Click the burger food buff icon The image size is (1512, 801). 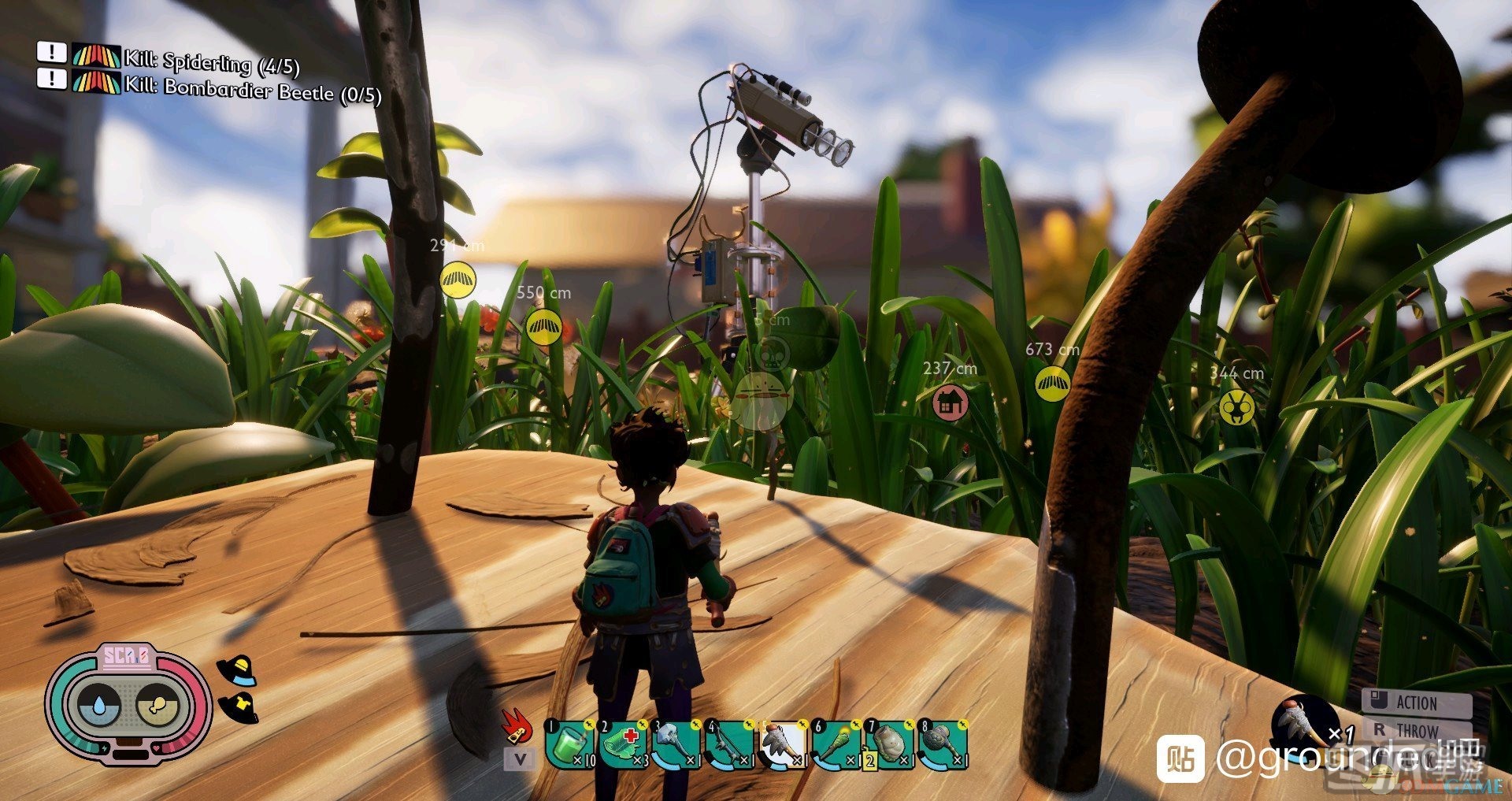pyautogui.click(x=239, y=670)
